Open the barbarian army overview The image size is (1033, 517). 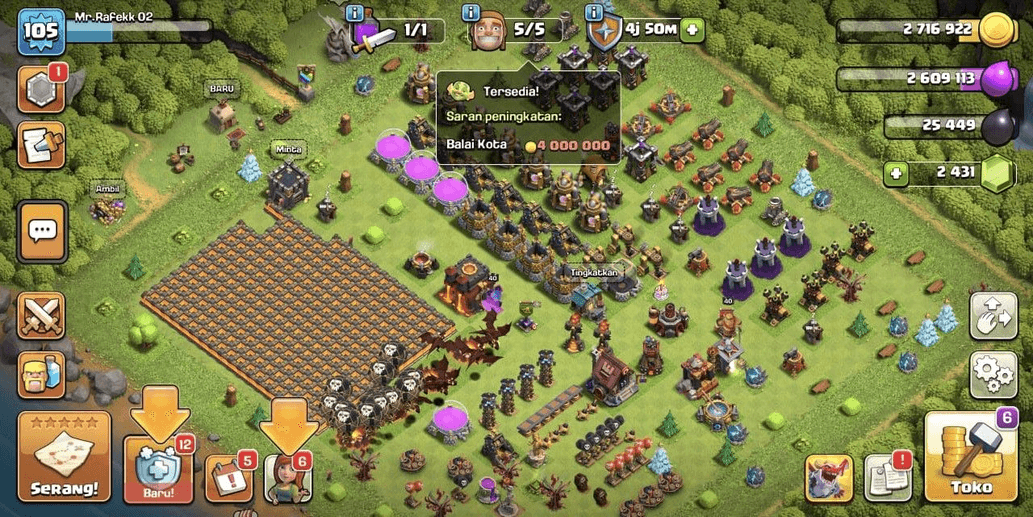[42, 375]
